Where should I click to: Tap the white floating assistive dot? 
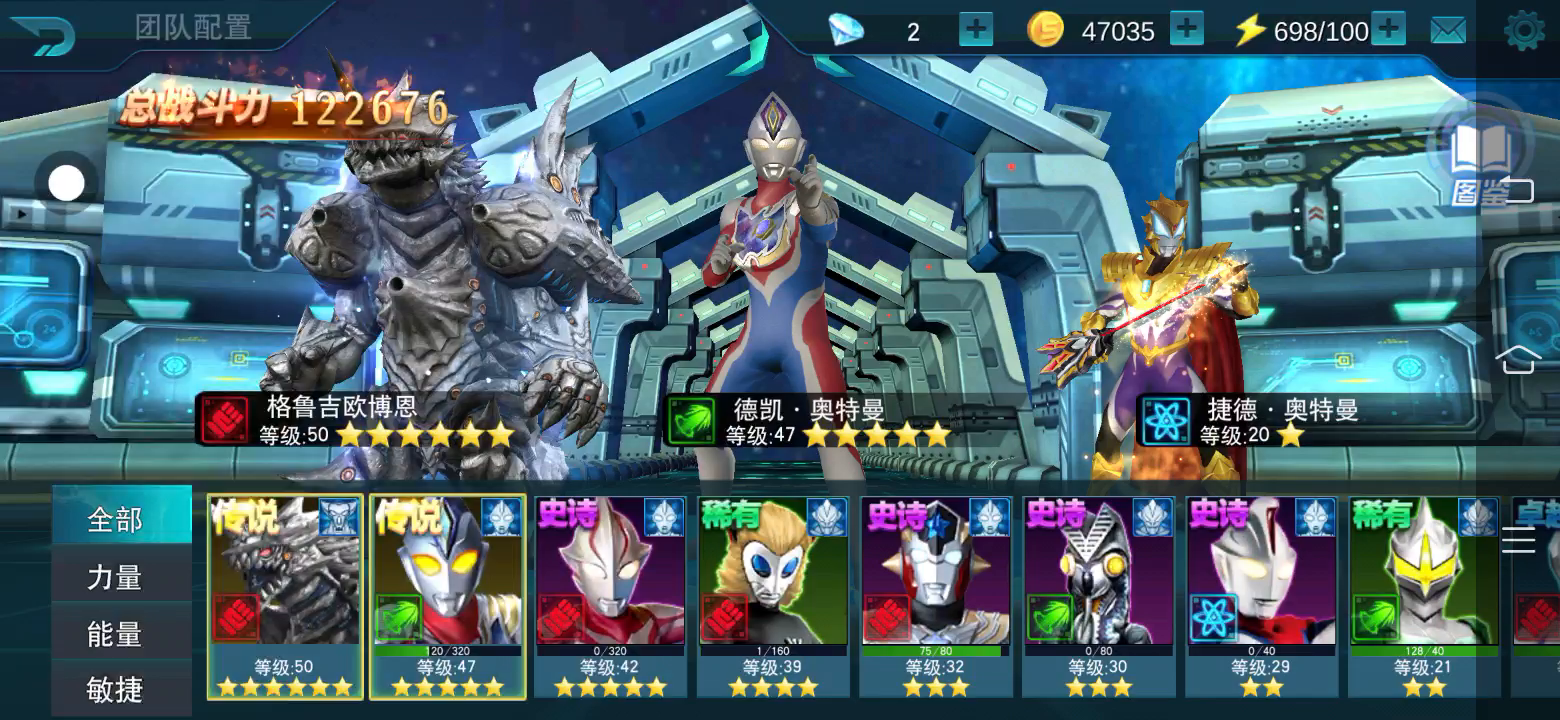pyautogui.click(x=67, y=183)
